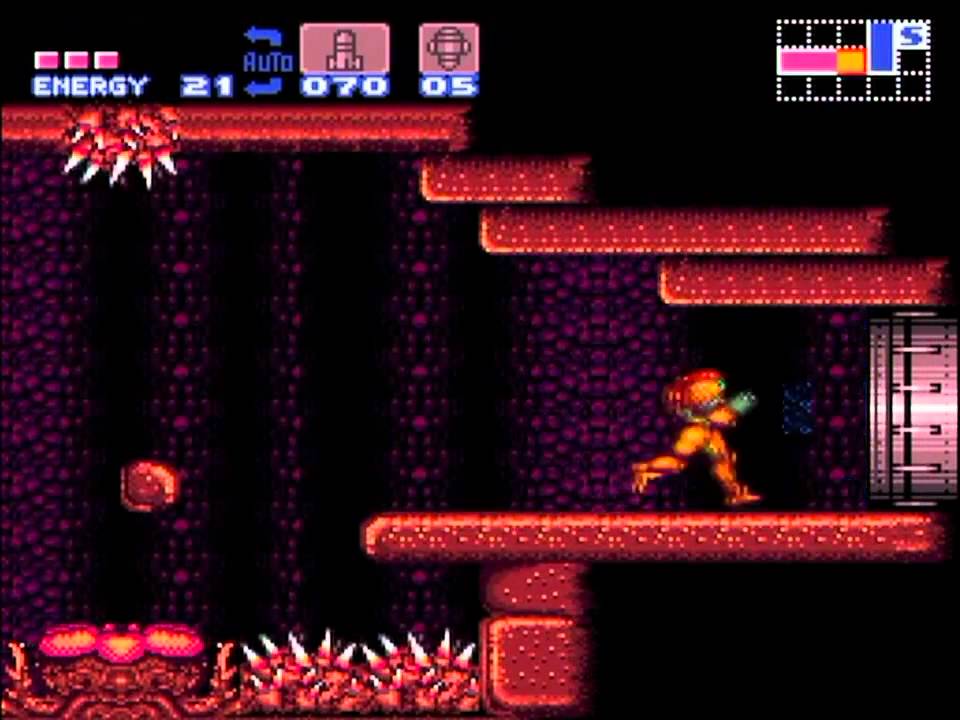Click the area minimap grid
Image resolution: width=960 pixels, height=720 pixels.
[853, 61]
